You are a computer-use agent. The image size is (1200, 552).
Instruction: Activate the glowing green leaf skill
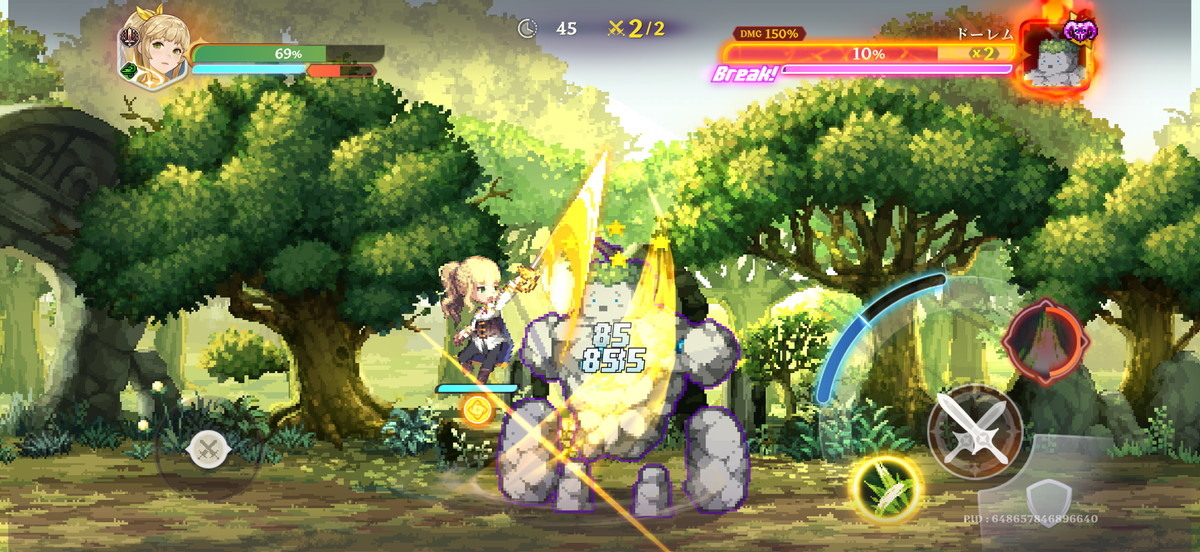[885, 489]
